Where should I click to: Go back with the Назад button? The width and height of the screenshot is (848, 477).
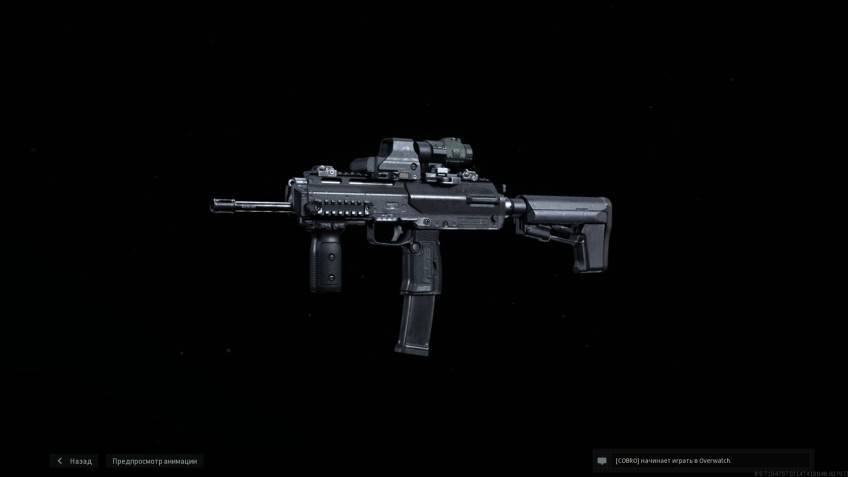click(x=75, y=461)
